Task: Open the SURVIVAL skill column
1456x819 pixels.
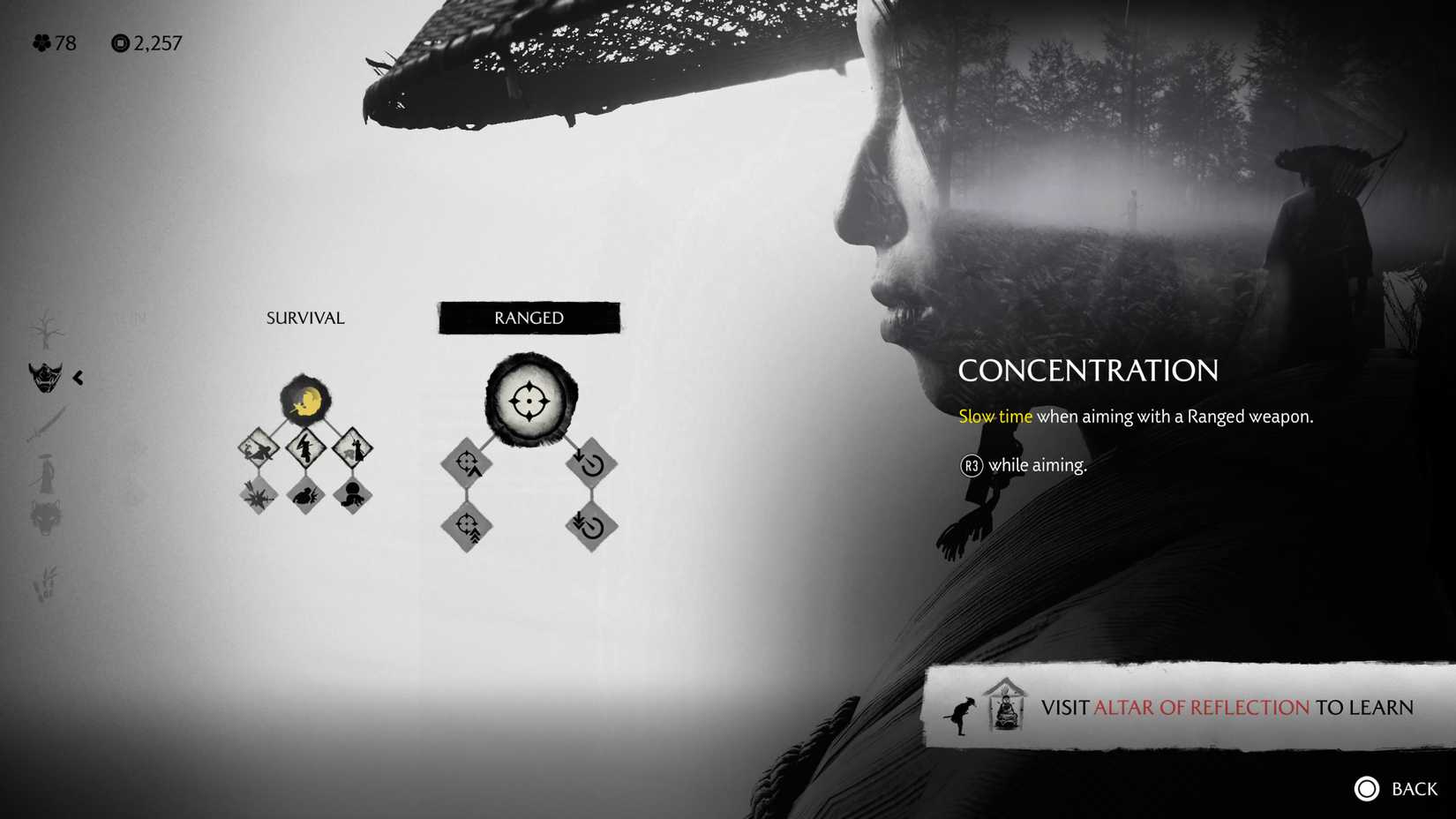Action: pyautogui.click(x=304, y=318)
